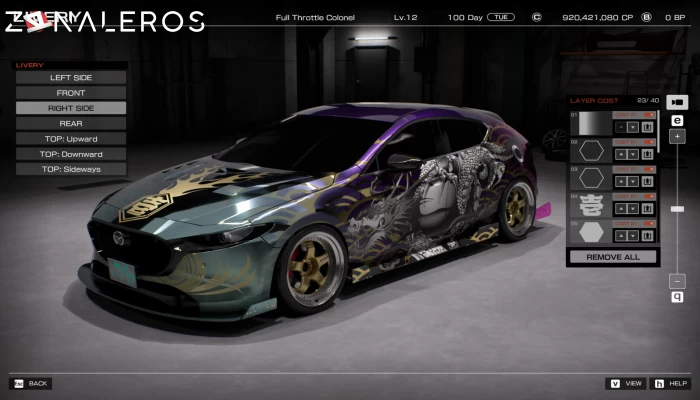Toggle the camera icon button
Image resolution: width=700 pixels, height=400 pixels.
(x=677, y=103)
